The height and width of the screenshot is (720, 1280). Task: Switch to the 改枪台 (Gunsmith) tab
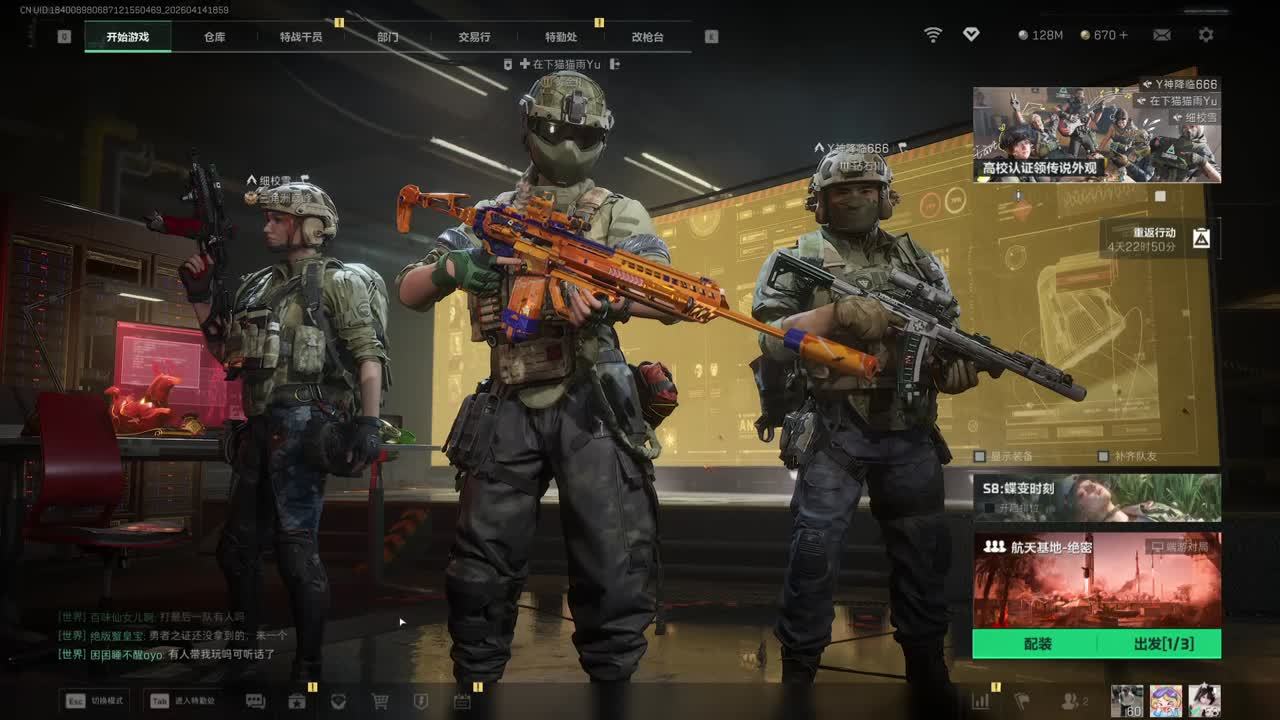(x=647, y=37)
